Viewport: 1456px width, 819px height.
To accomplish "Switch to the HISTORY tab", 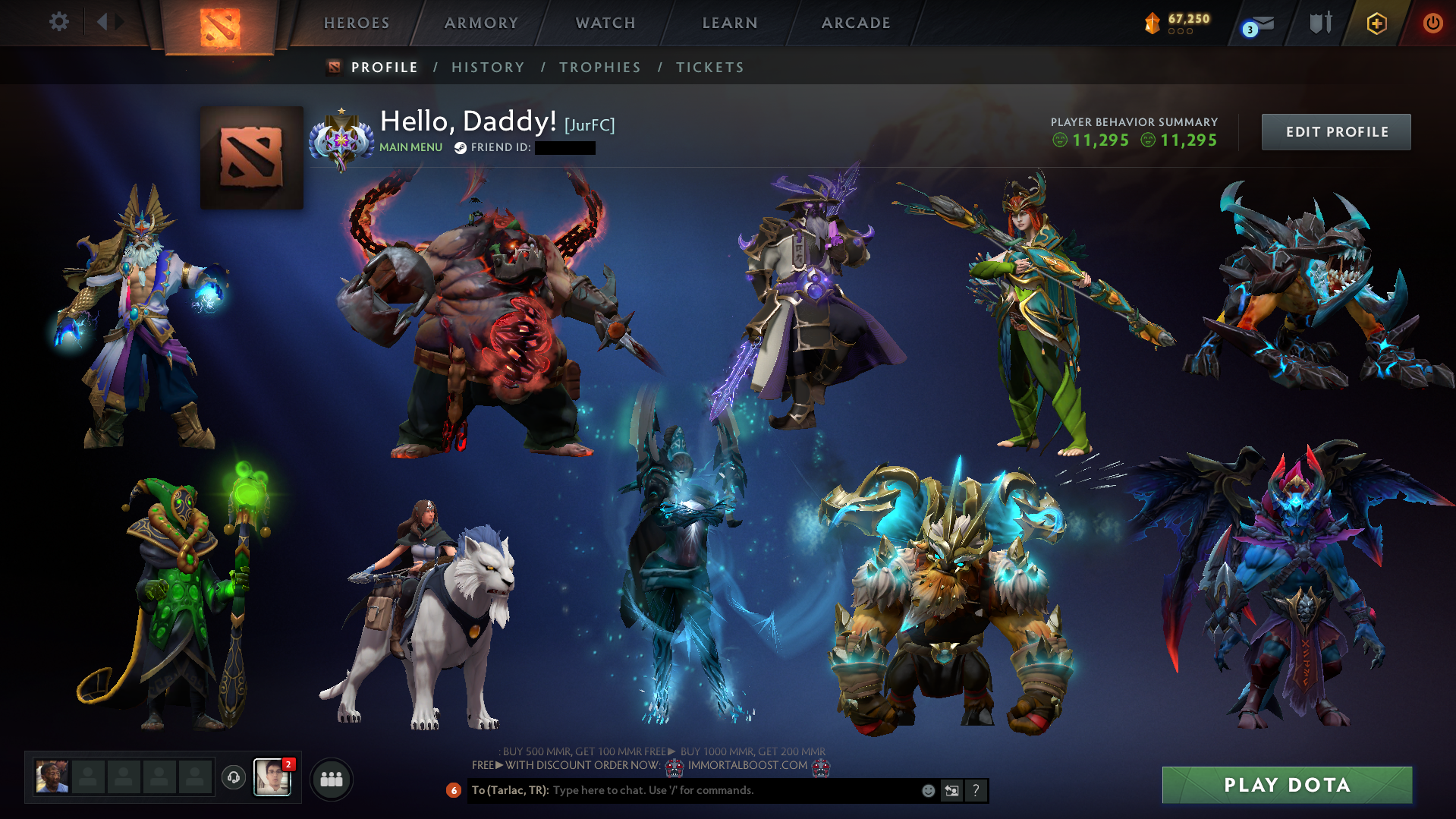I will (x=487, y=67).
